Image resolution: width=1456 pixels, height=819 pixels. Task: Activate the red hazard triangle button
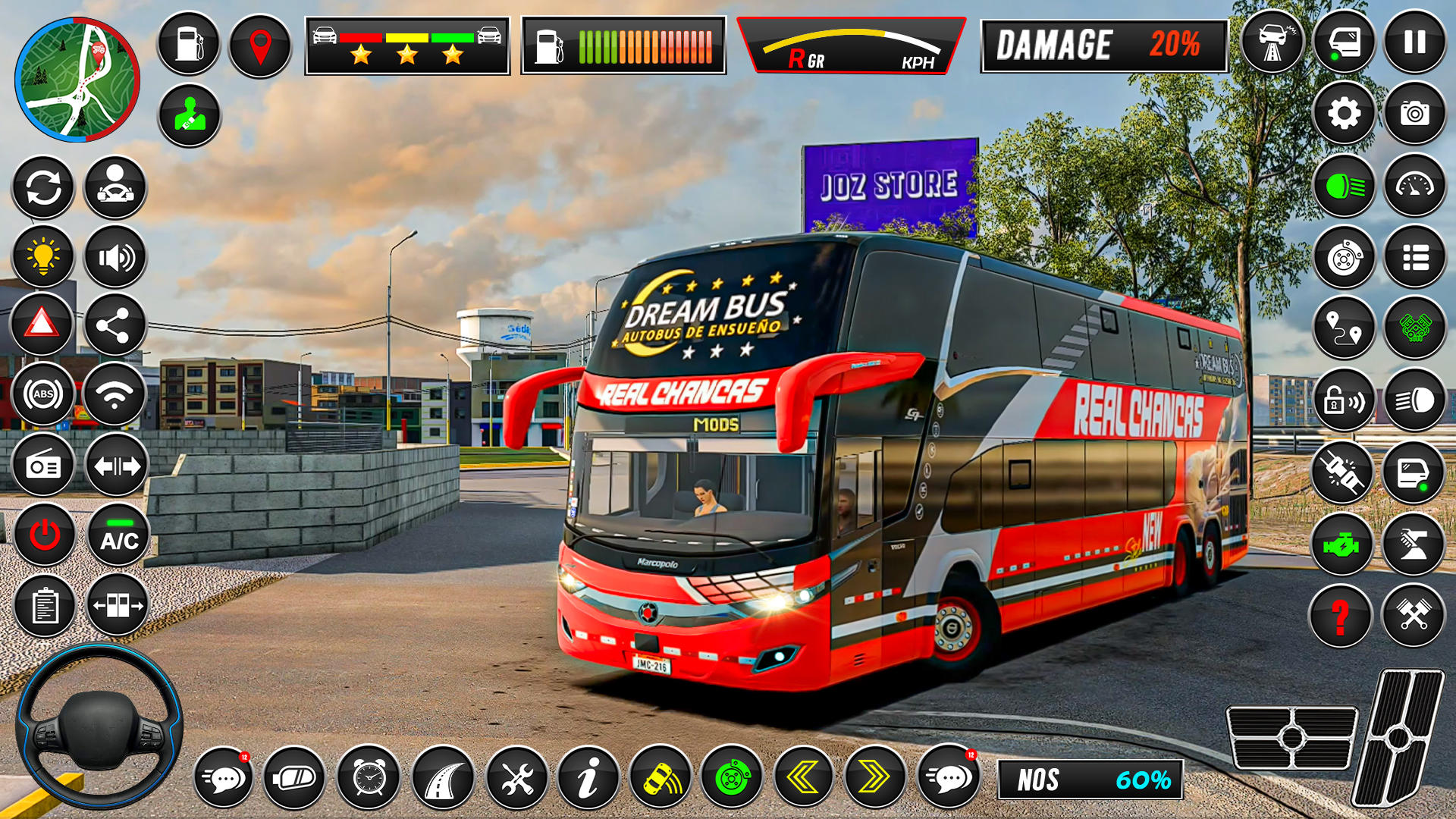[x=42, y=325]
